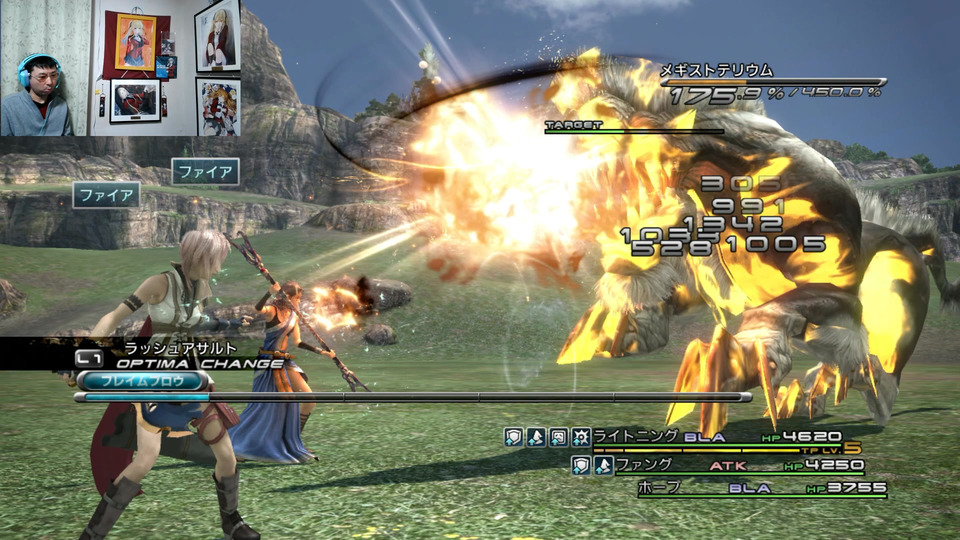Choose party member ライトニング
The image size is (960, 540).
pyautogui.click(x=635, y=437)
